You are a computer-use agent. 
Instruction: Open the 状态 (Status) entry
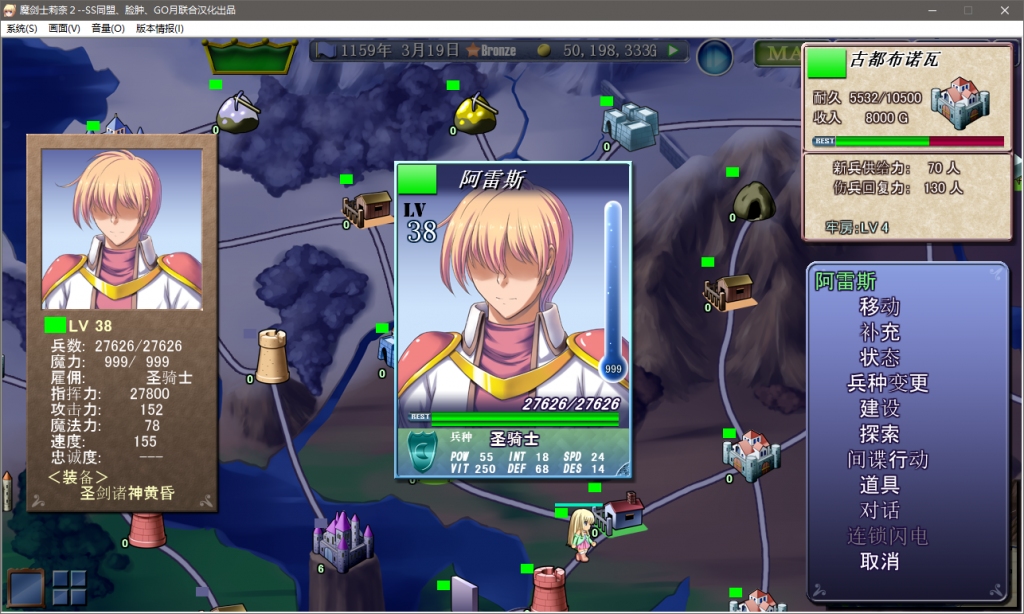879,357
